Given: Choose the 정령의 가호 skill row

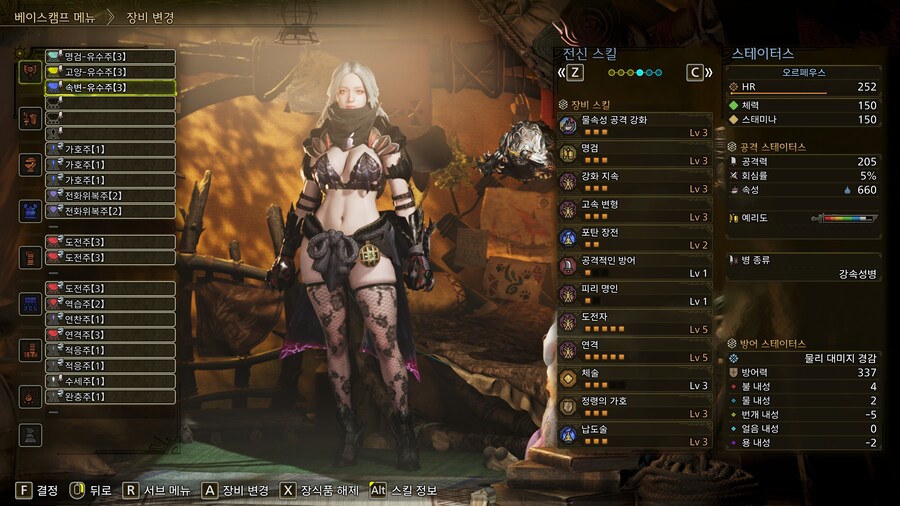Looking at the screenshot, I should [x=636, y=406].
